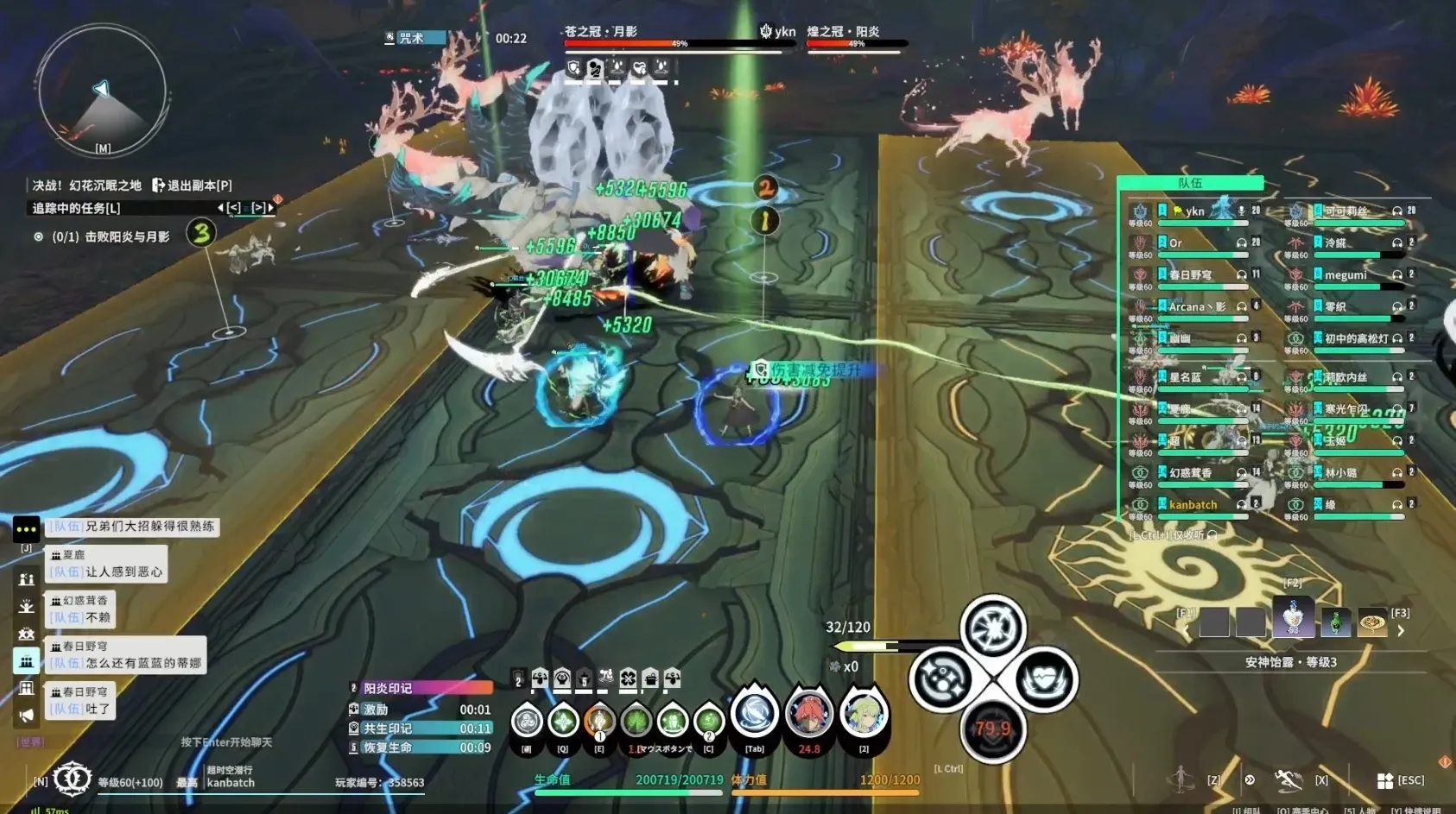Open the chat menu three-dots button
Image resolution: width=1456 pixels, height=814 pixels.
[26, 528]
